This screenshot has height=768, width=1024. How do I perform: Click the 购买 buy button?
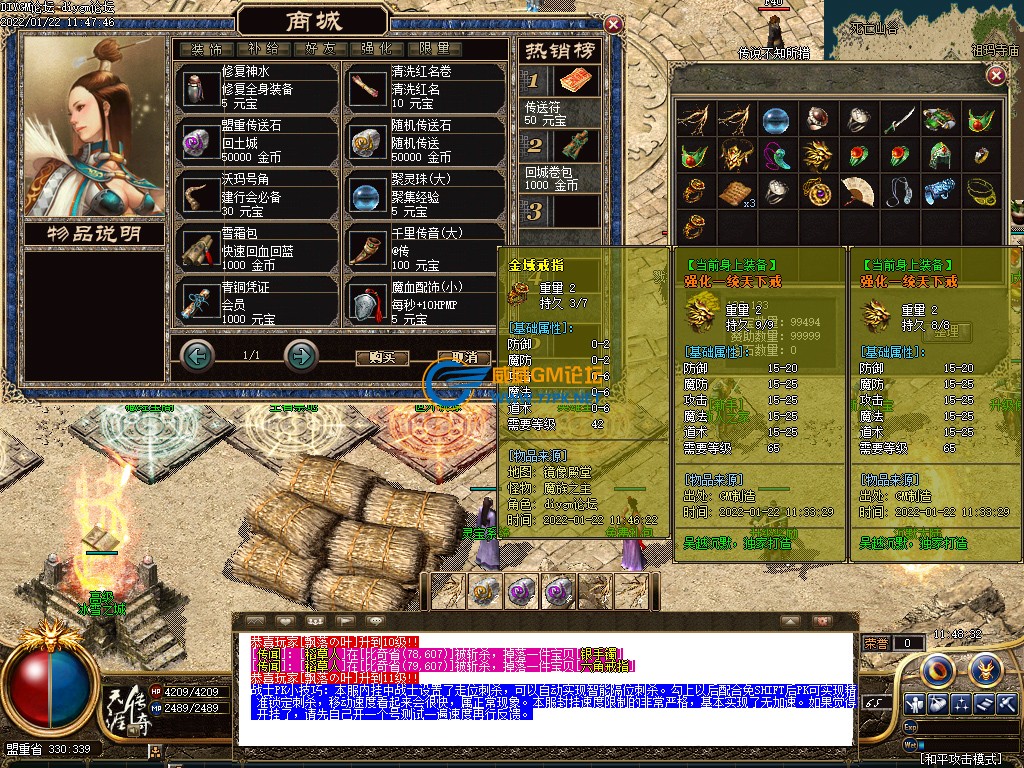pos(382,357)
